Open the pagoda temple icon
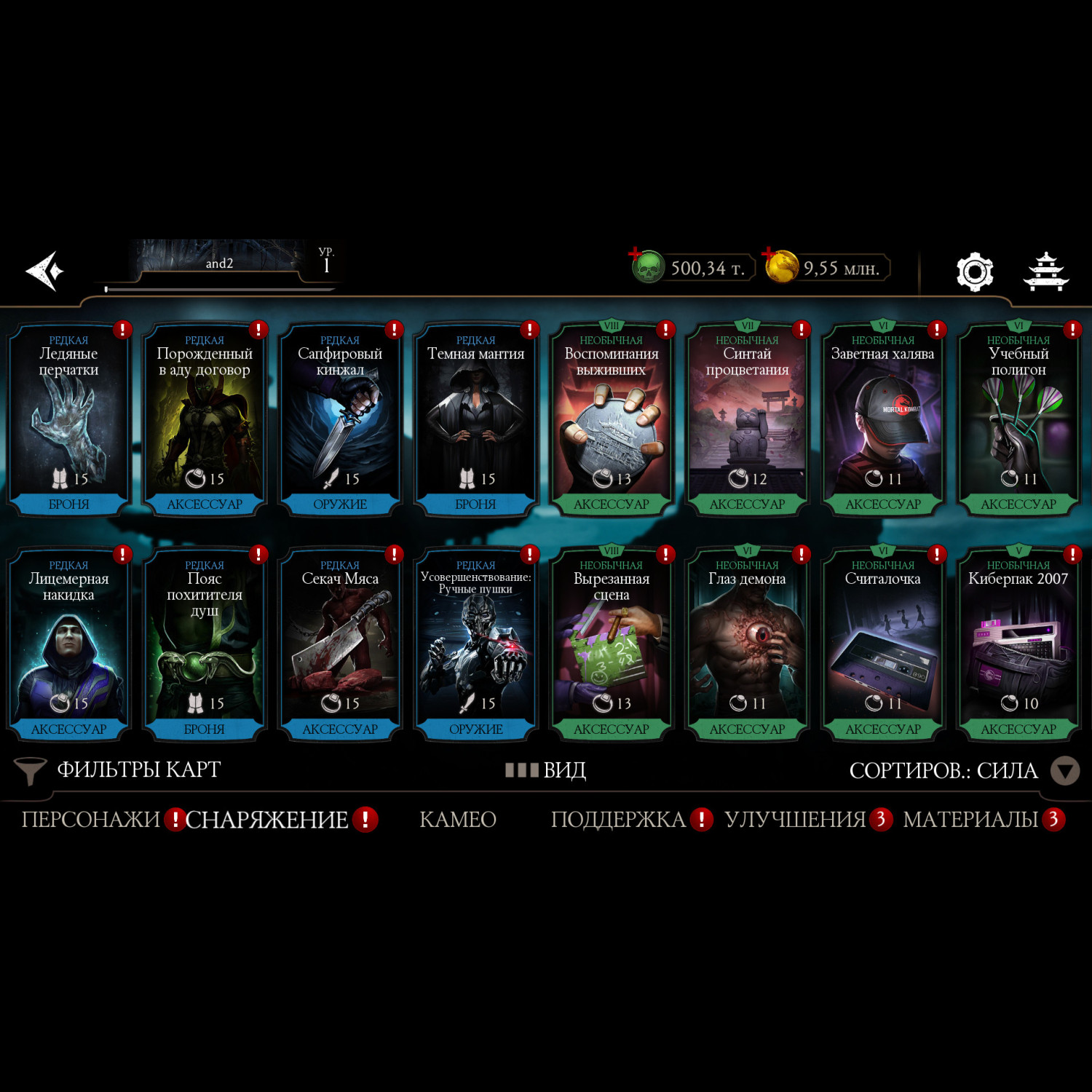The height and width of the screenshot is (1092, 1092). pyautogui.click(x=1045, y=272)
